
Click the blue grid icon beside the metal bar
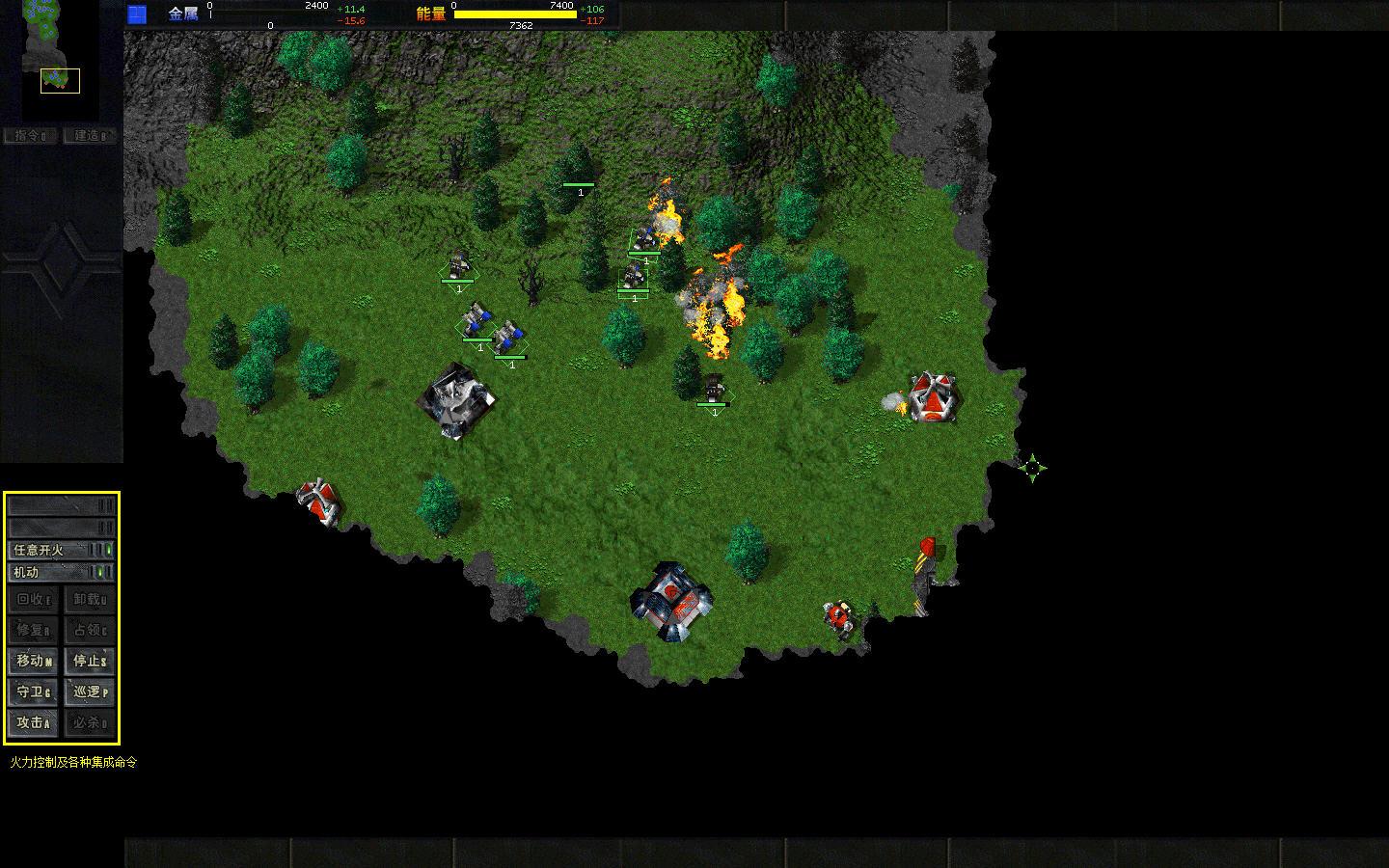tap(135, 13)
